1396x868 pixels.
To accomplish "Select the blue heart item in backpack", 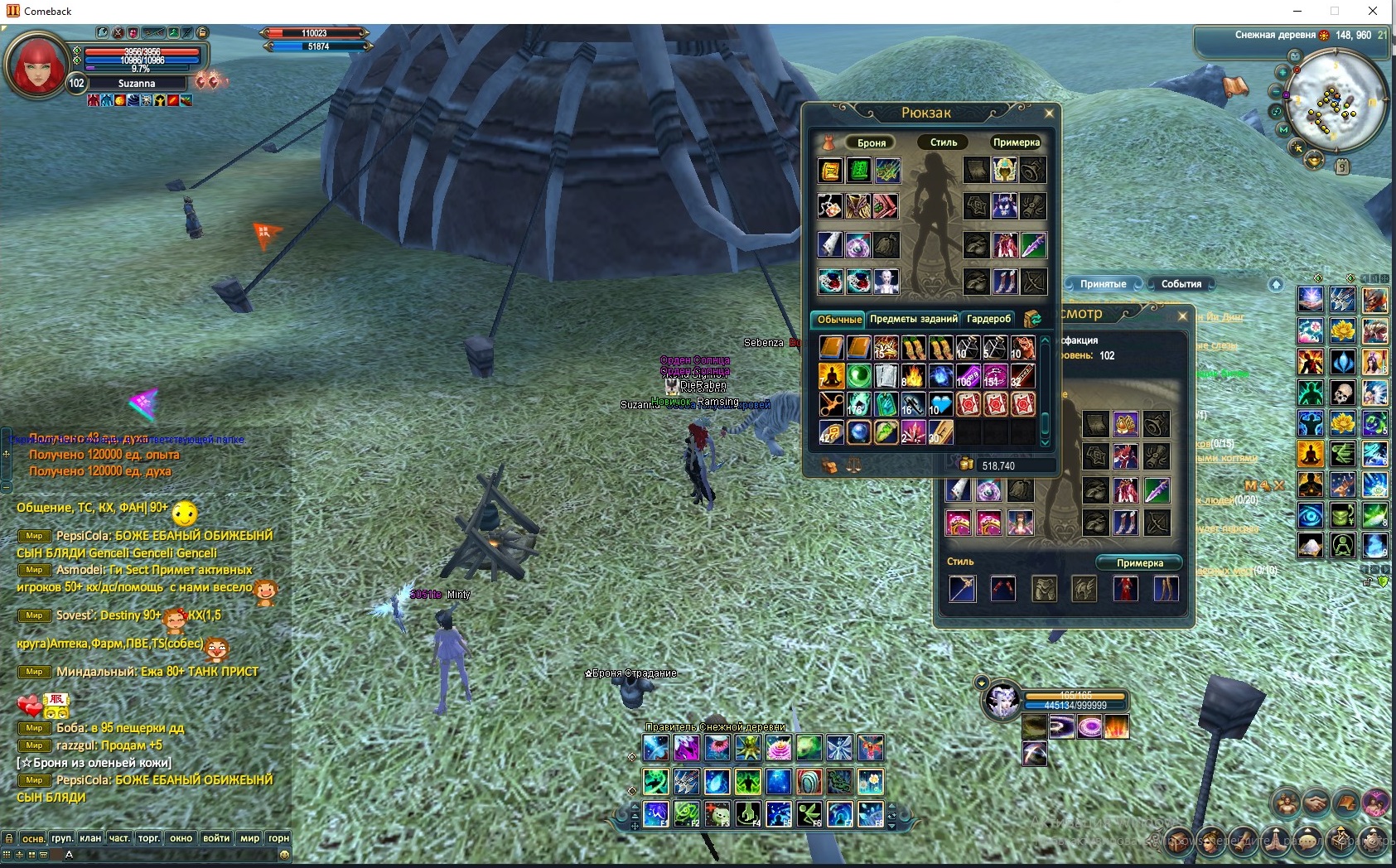I will click(x=940, y=405).
